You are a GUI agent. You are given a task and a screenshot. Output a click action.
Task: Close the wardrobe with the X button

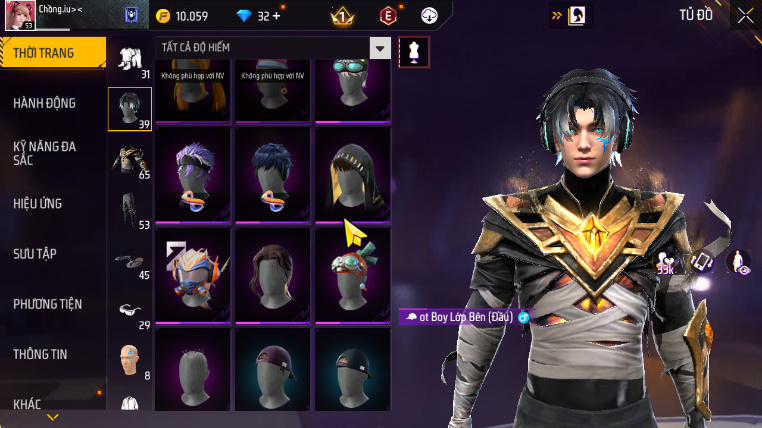(x=745, y=15)
